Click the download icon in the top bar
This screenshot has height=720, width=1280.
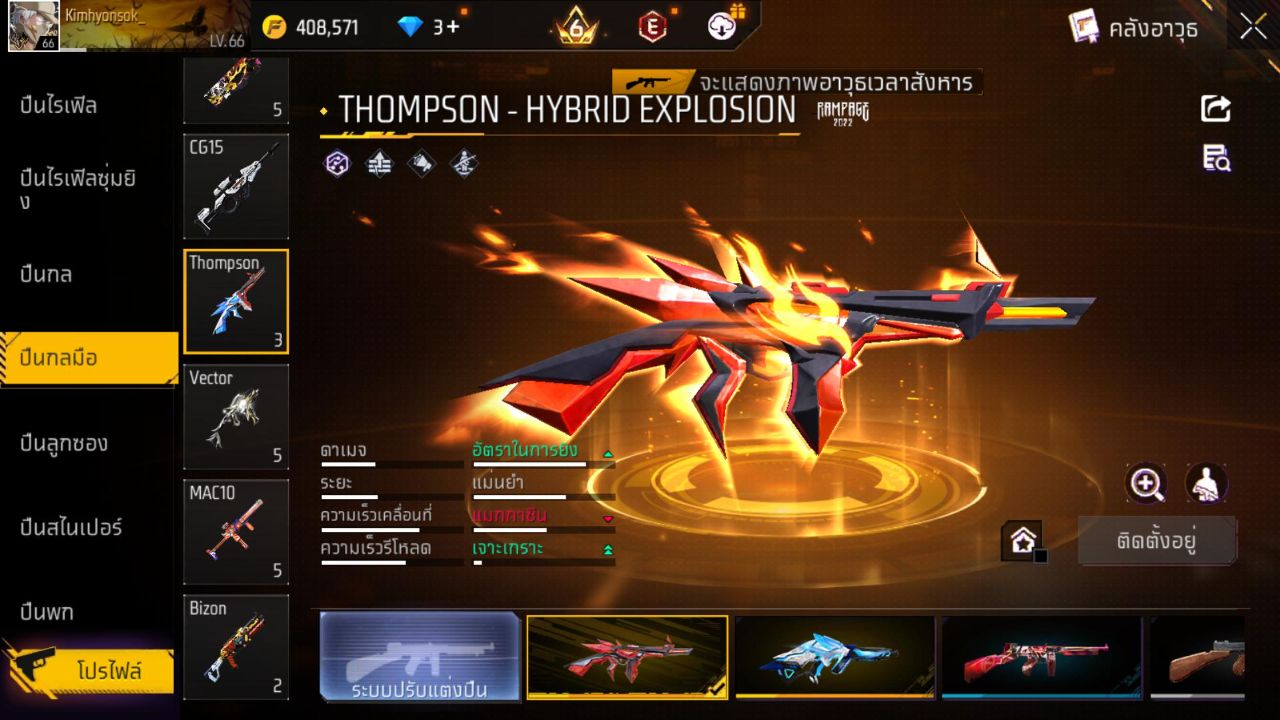[x=722, y=27]
